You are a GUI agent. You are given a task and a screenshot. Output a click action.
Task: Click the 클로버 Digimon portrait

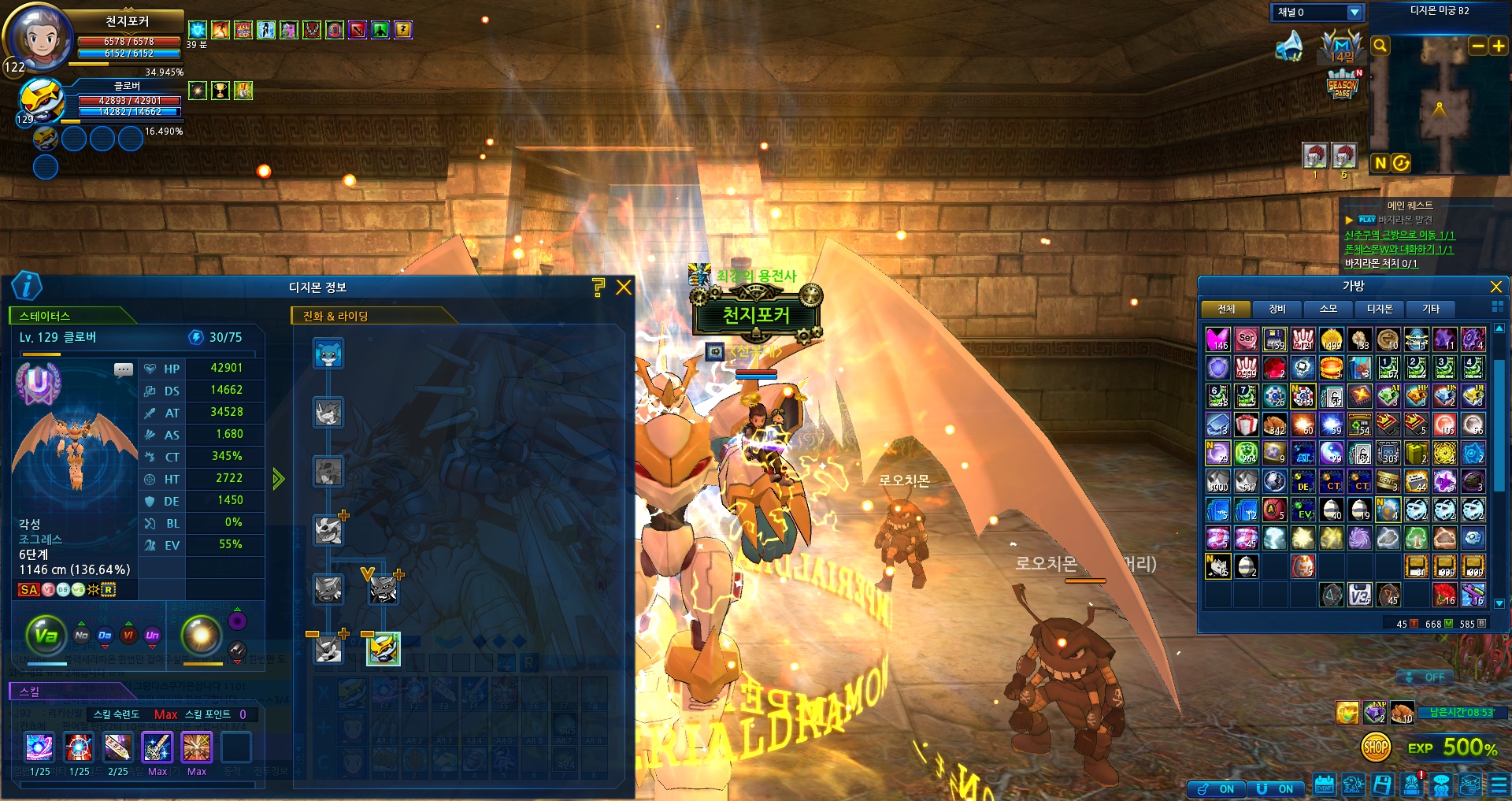pyautogui.click(x=41, y=99)
